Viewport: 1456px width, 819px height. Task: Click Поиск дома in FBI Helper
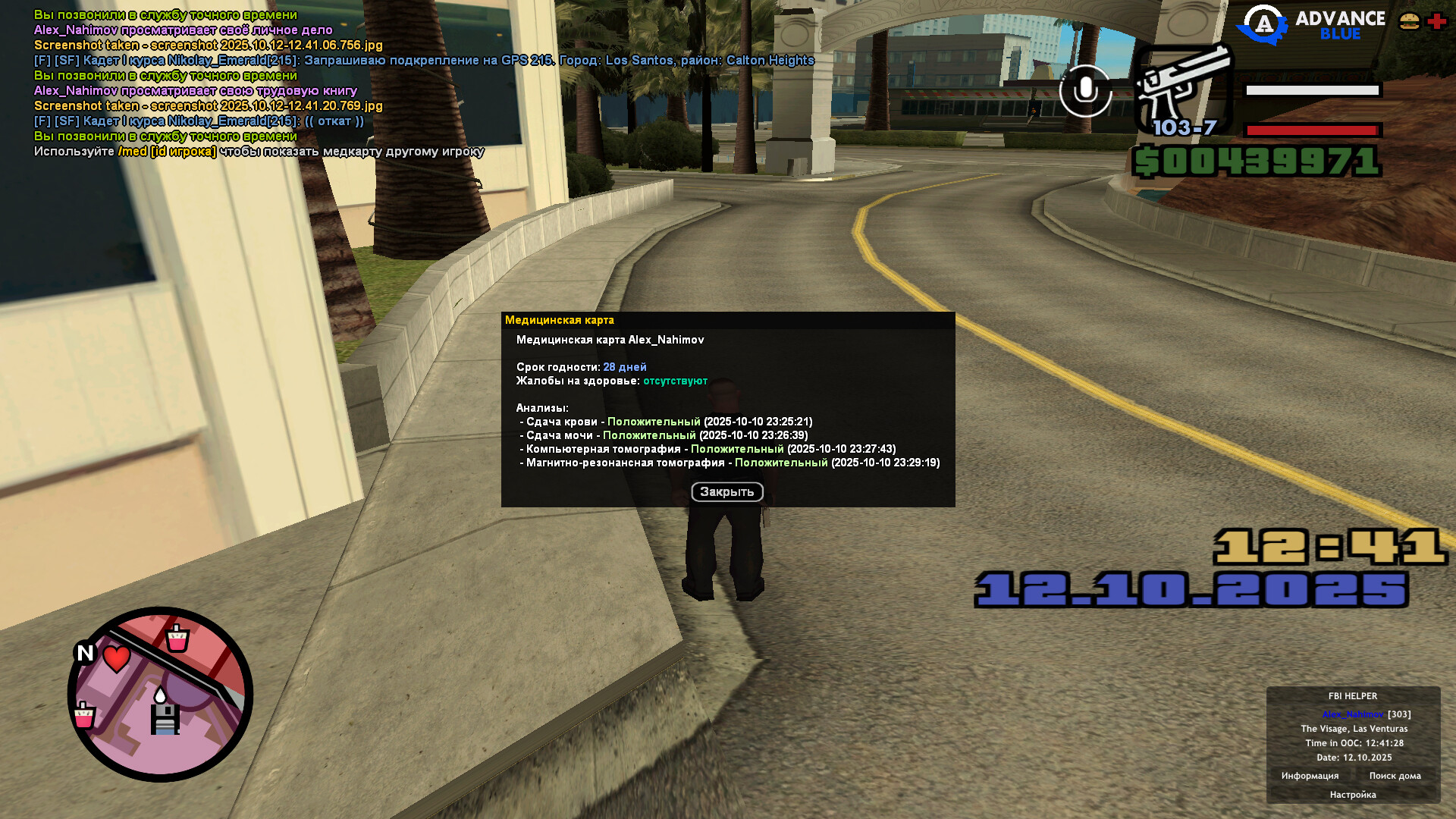pyautogui.click(x=1395, y=776)
